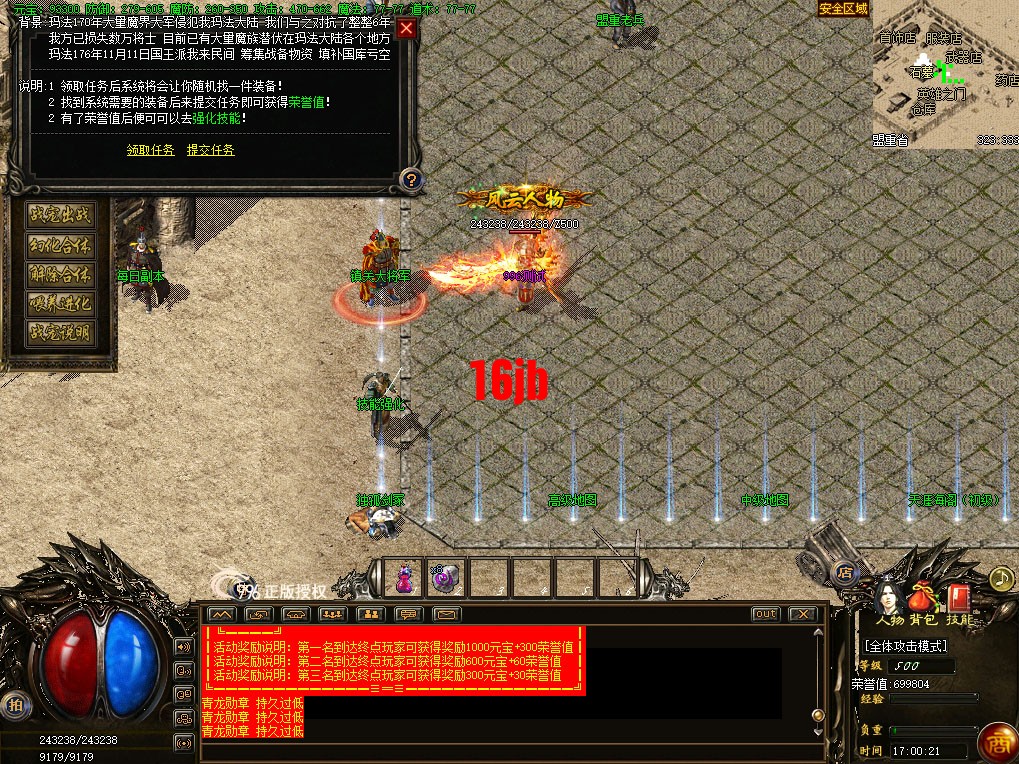The height and width of the screenshot is (764, 1019).
Task: Open the 喂养进化 feed and evolve option
Action: click(60, 303)
